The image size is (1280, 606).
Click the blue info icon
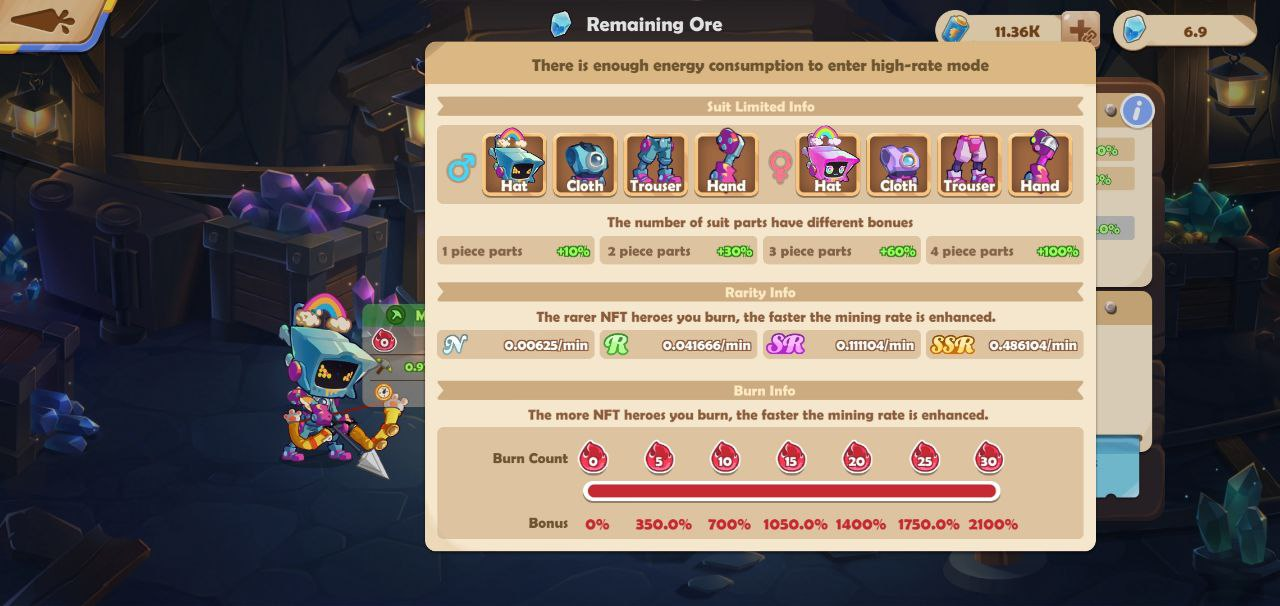(x=1137, y=110)
